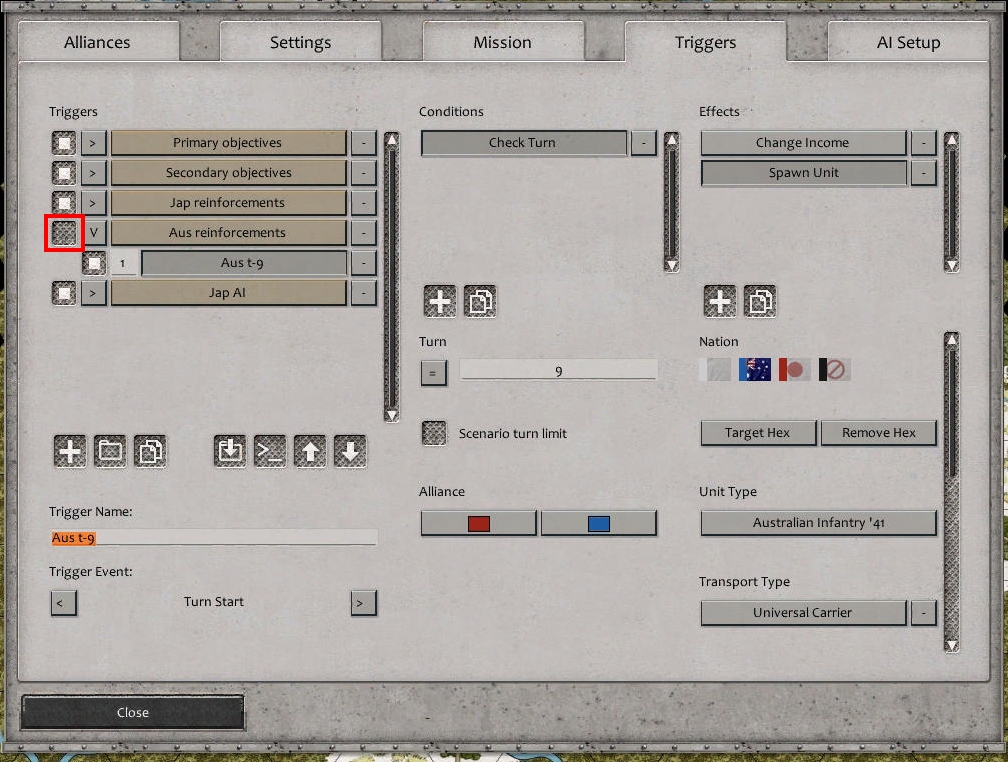Select the Jap AI trigger group
Image resolution: width=1008 pixels, height=762 pixels.
tap(228, 293)
